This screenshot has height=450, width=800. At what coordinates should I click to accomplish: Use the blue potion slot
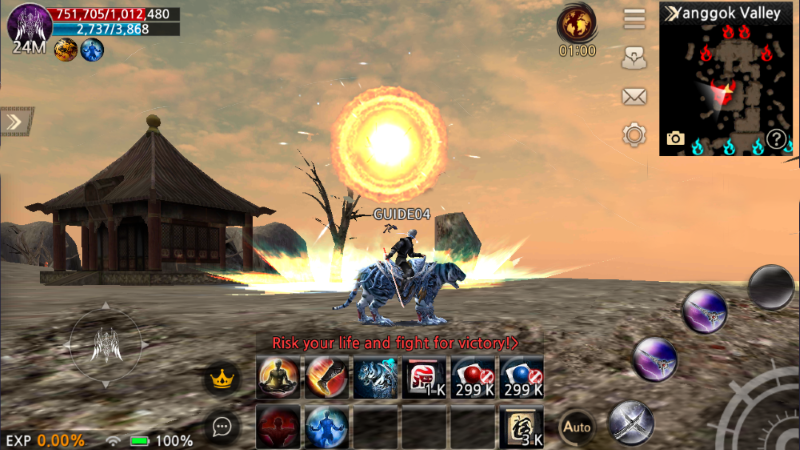(x=521, y=378)
